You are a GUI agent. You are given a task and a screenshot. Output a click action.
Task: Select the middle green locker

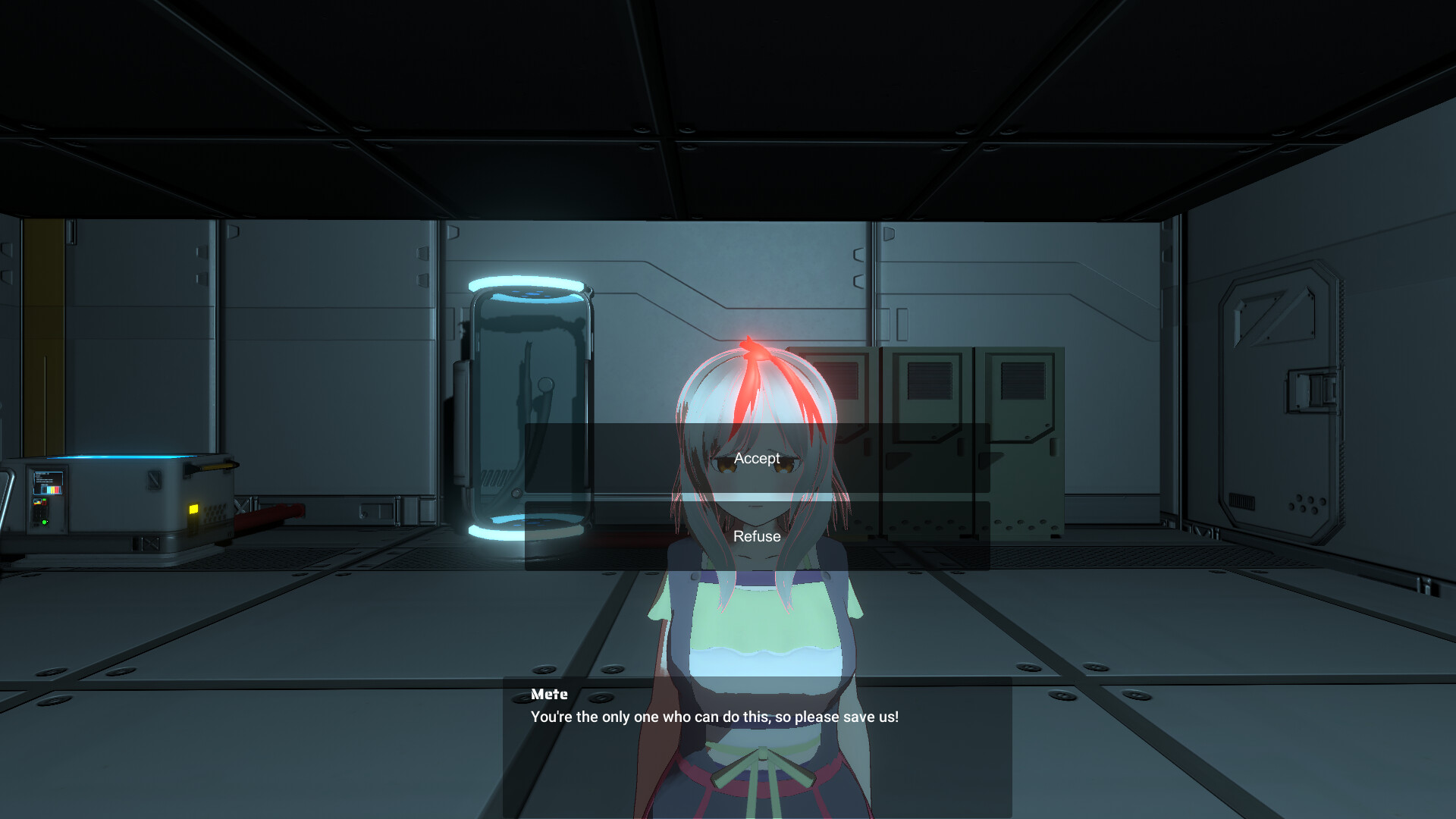click(x=927, y=440)
